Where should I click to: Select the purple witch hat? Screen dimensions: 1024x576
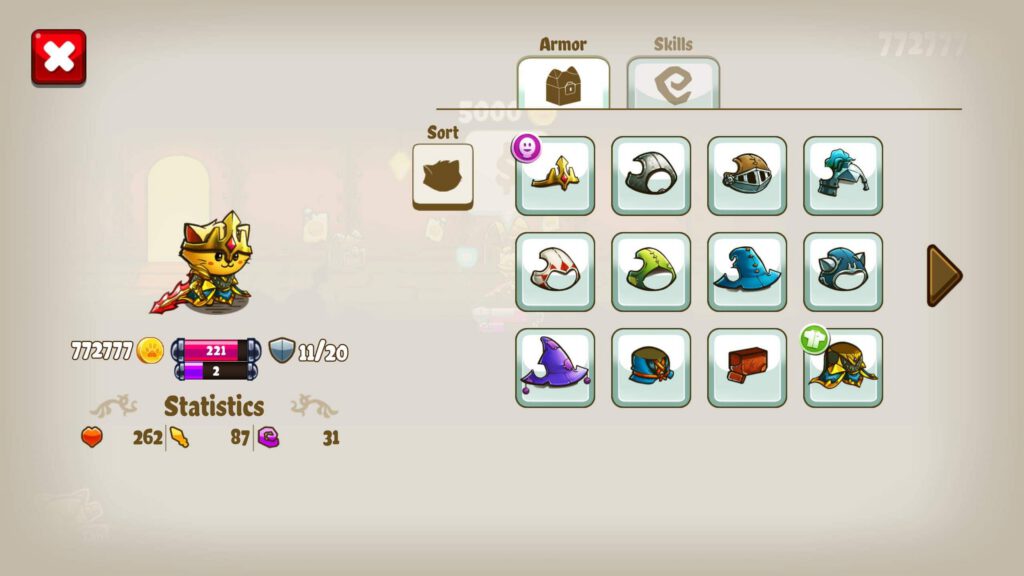pos(555,368)
